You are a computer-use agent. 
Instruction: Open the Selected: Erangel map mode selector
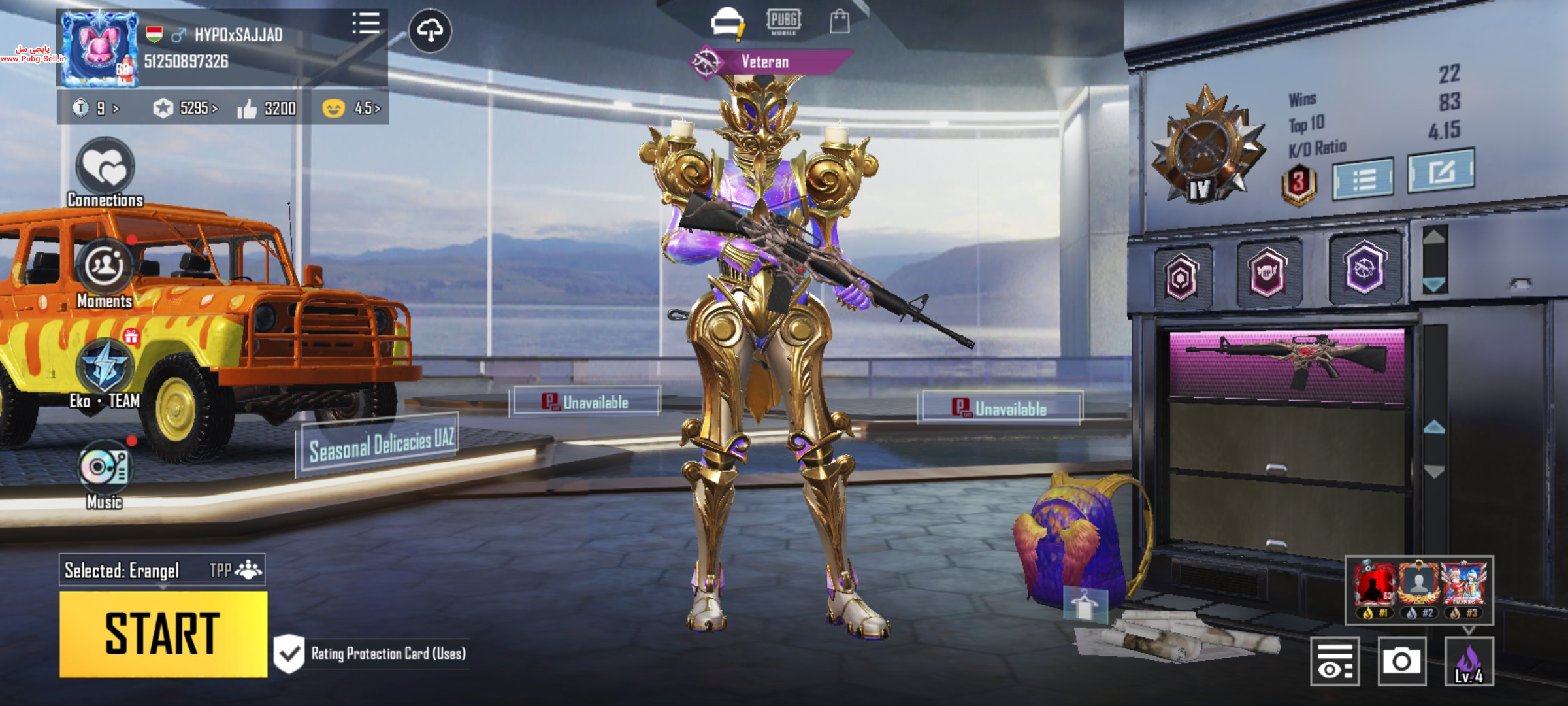click(162, 570)
